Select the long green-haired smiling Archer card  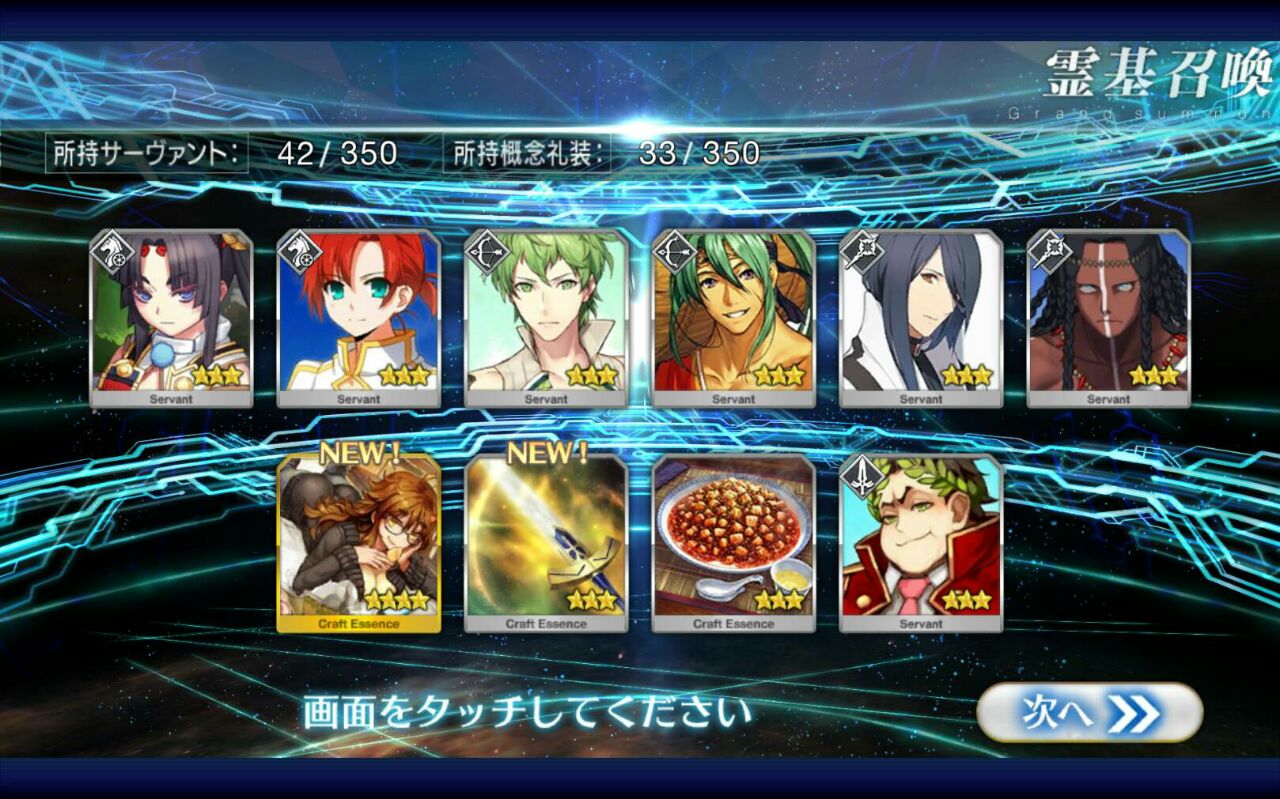click(734, 318)
